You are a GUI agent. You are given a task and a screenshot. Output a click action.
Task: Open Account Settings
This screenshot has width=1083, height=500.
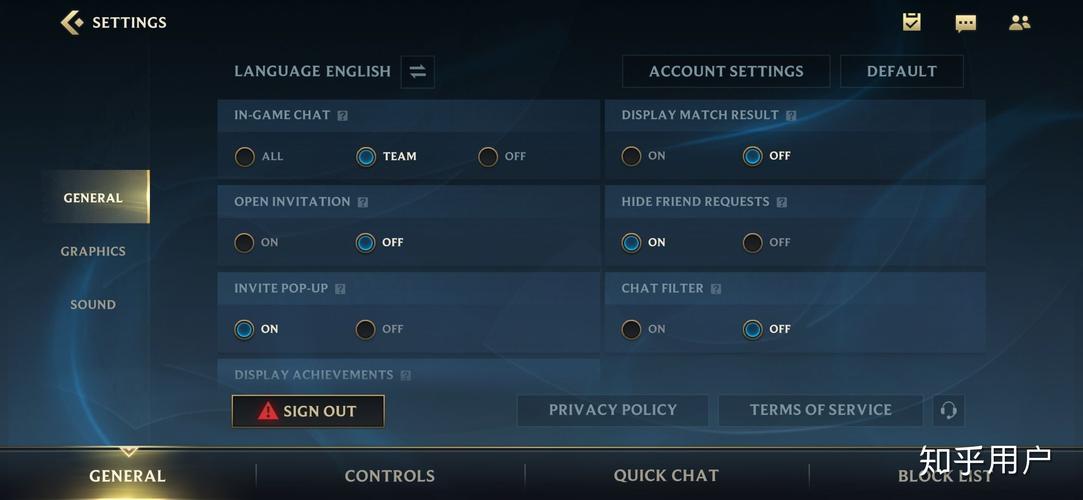(x=726, y=71)
